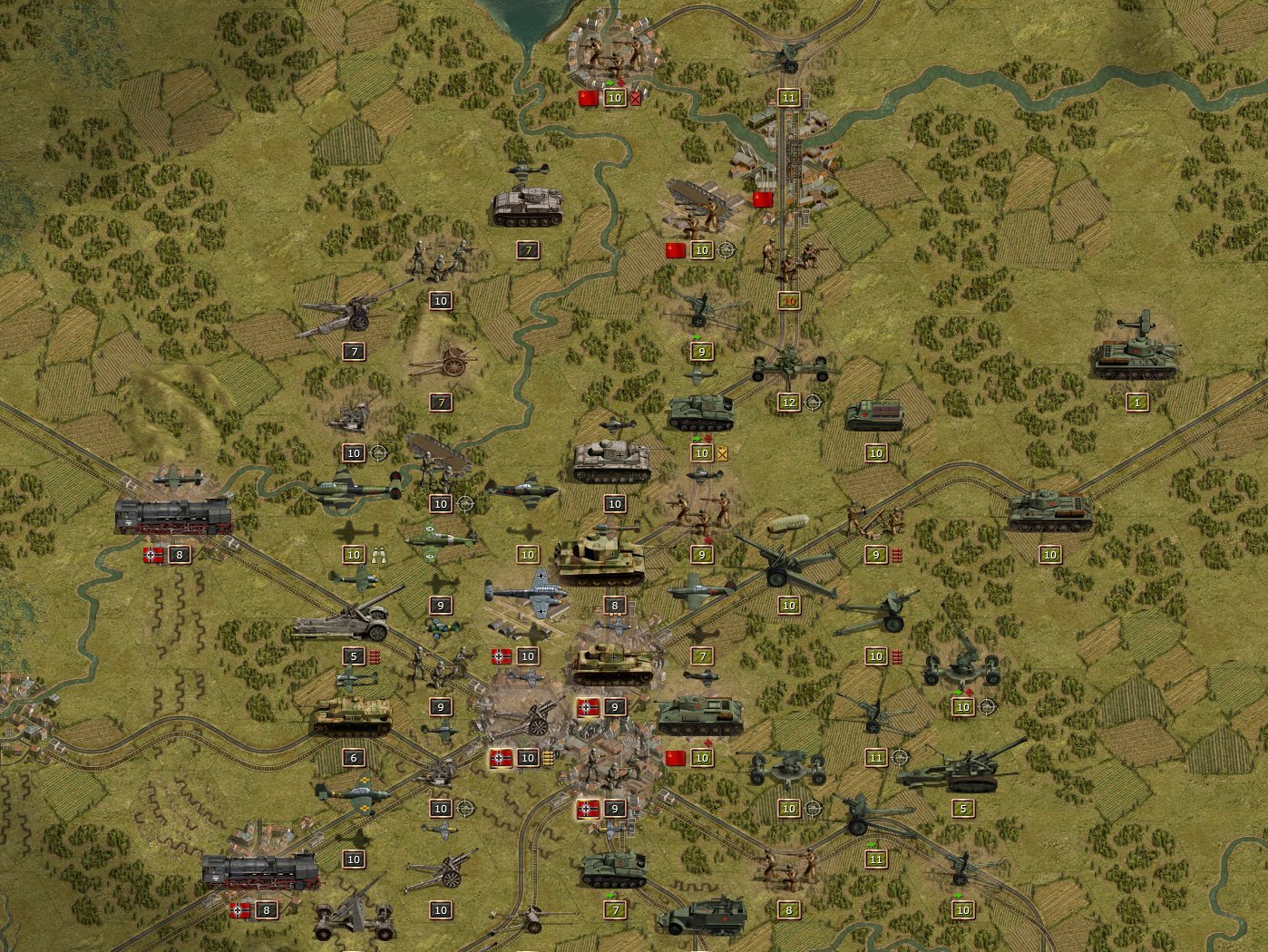1268x952 pixels.
Task: Select the T-34 tank at the right map edge
Action: (x=1054, y=512)
